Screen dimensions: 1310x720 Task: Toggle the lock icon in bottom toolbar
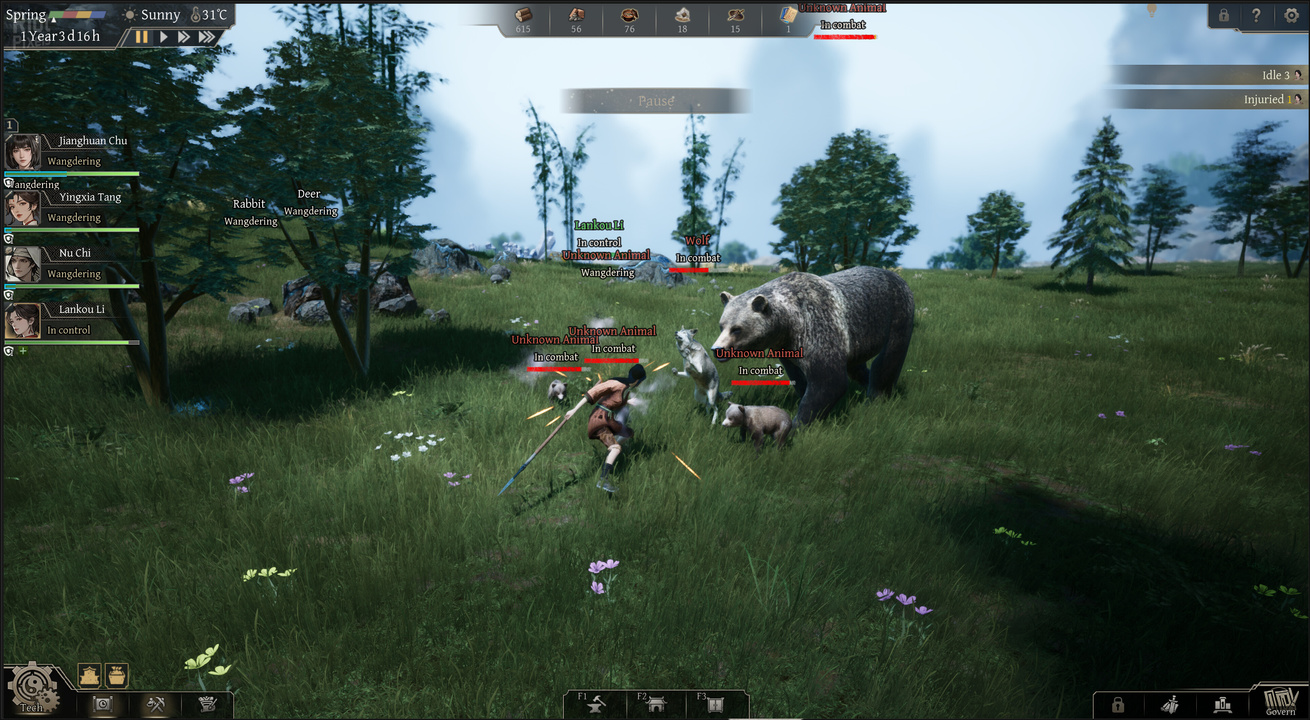point(1118,705)
